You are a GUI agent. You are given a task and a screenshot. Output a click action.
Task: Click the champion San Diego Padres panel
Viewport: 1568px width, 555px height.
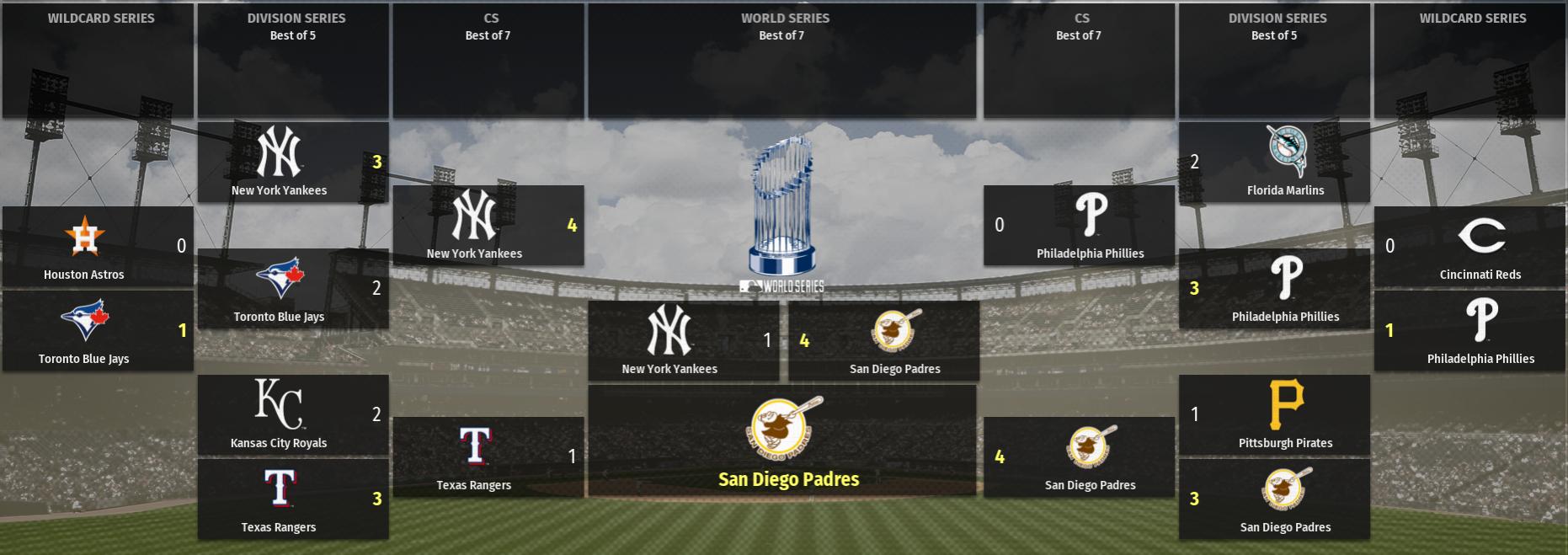click(781, 440)
